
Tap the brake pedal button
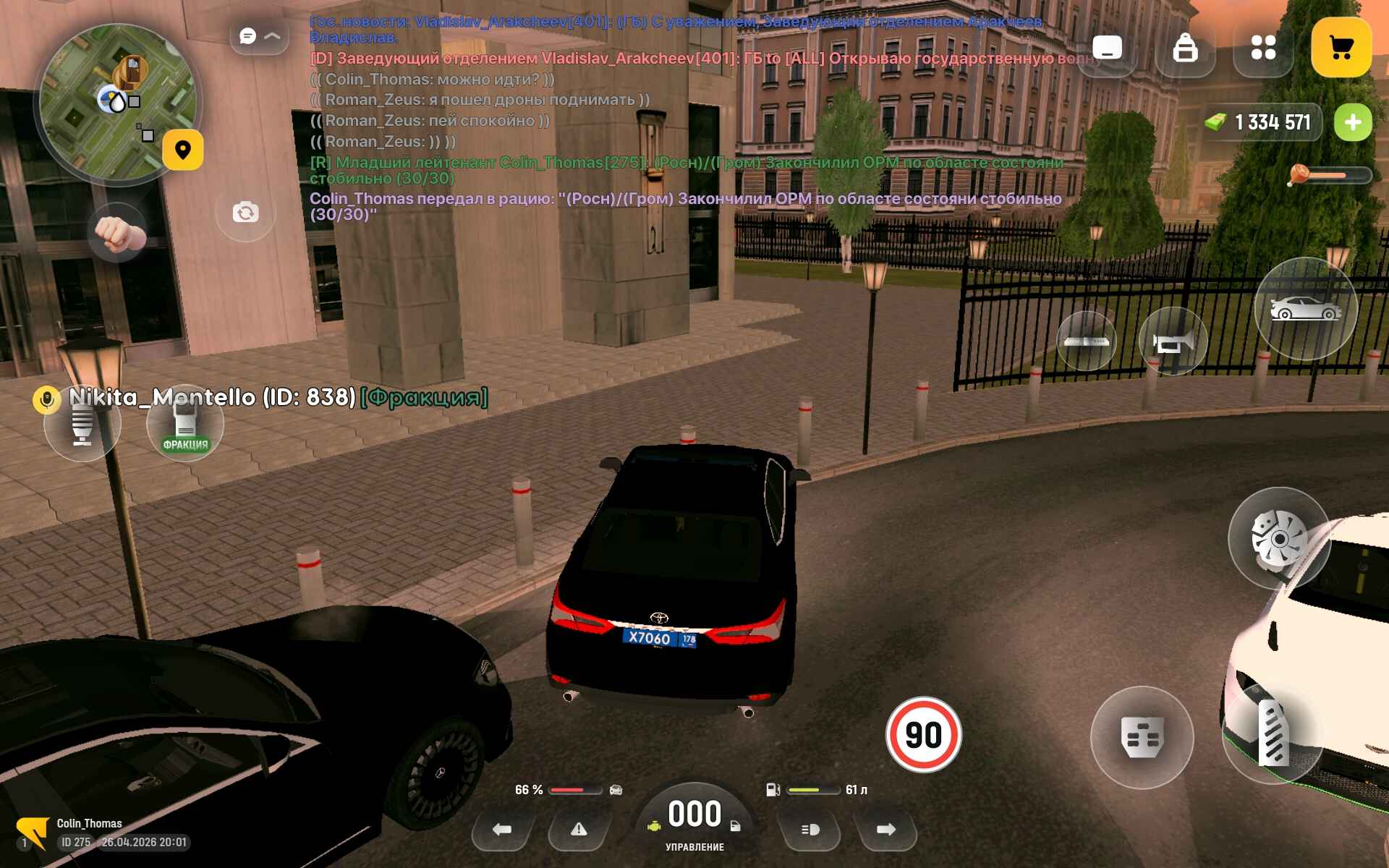(x=1142, y=737)
